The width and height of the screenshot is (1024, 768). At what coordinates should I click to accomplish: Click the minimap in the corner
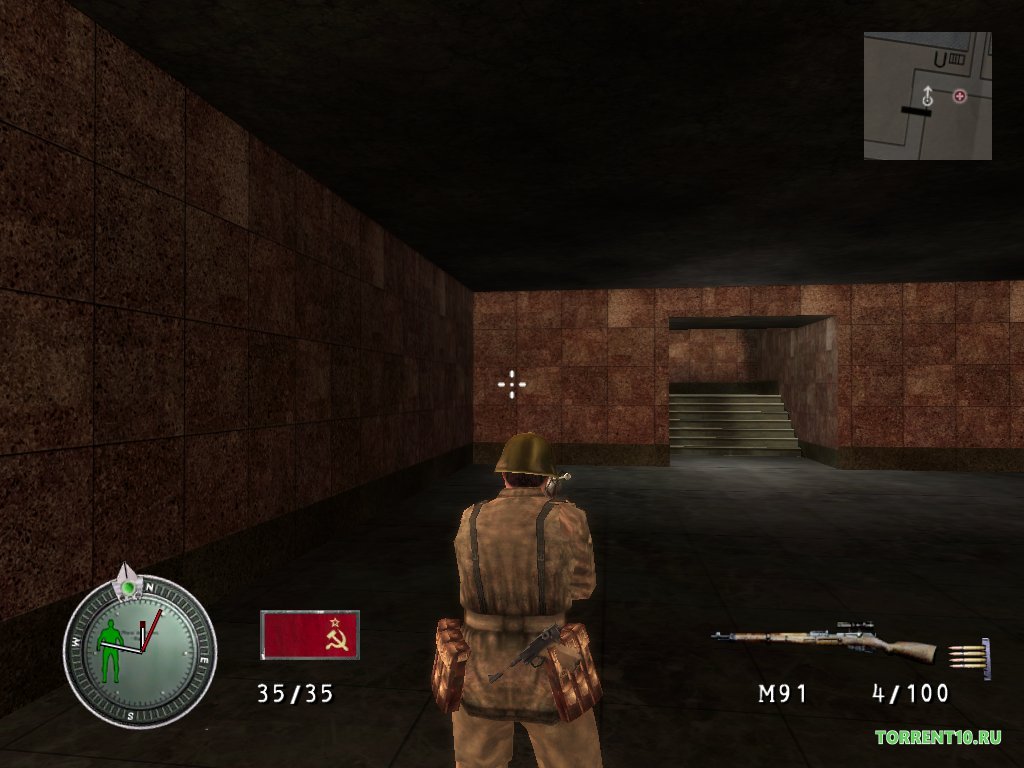coord(928,96)
